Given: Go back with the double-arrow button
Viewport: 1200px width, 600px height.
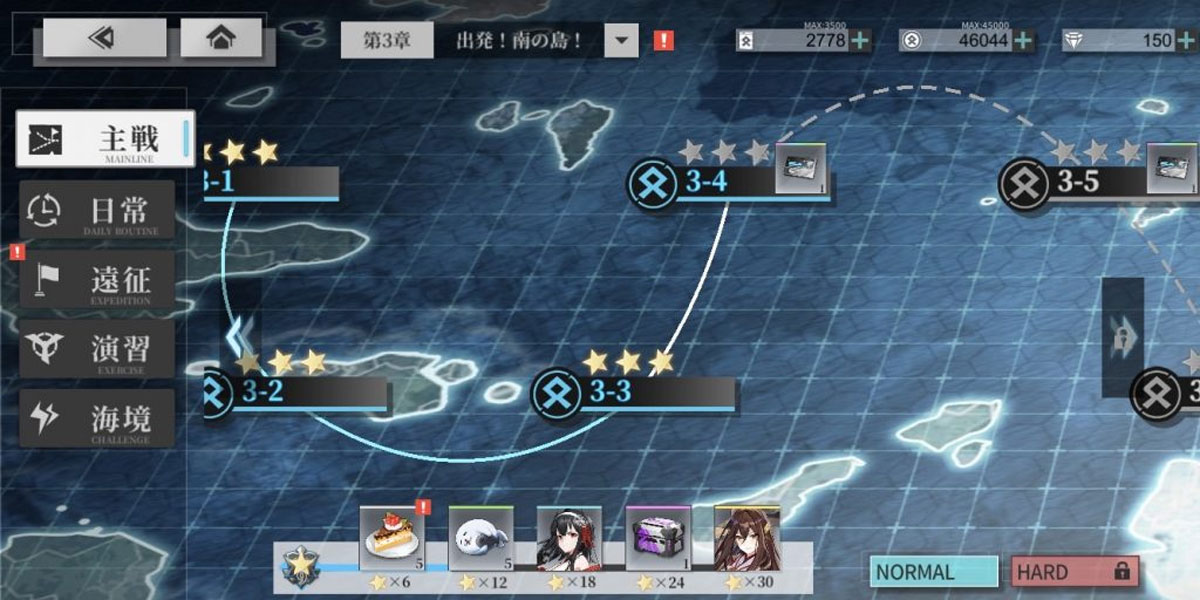Looking at the screenshot, I should click(x=104, y=38).
